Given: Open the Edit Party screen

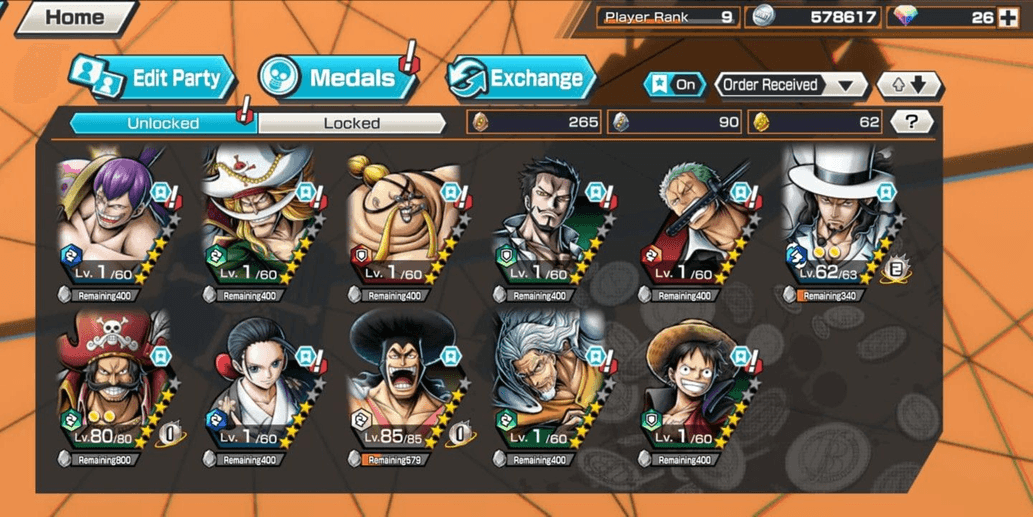Looking at the screenshot, I should click(x=154, y=79).
